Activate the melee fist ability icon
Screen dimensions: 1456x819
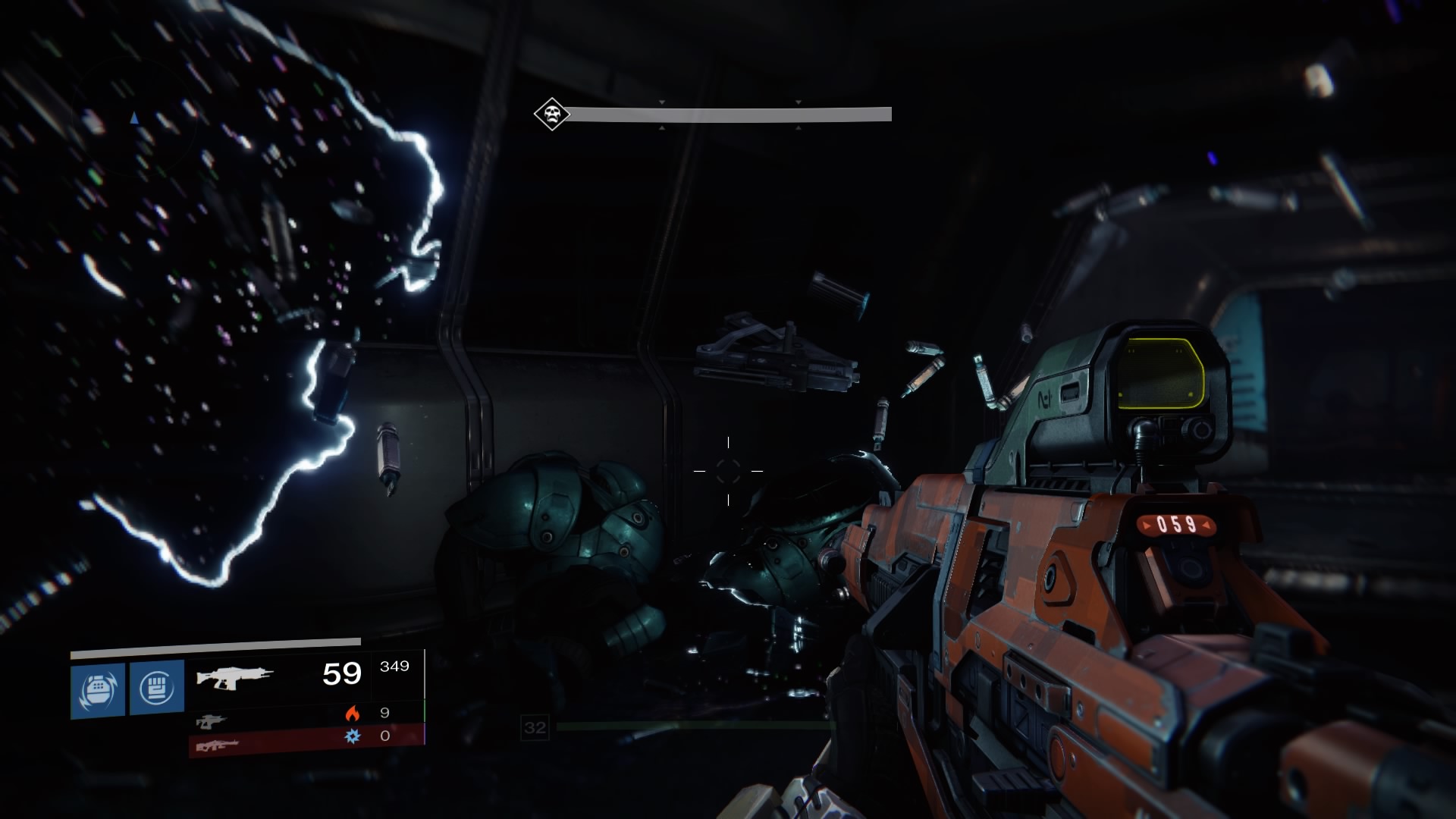(157, 688)
